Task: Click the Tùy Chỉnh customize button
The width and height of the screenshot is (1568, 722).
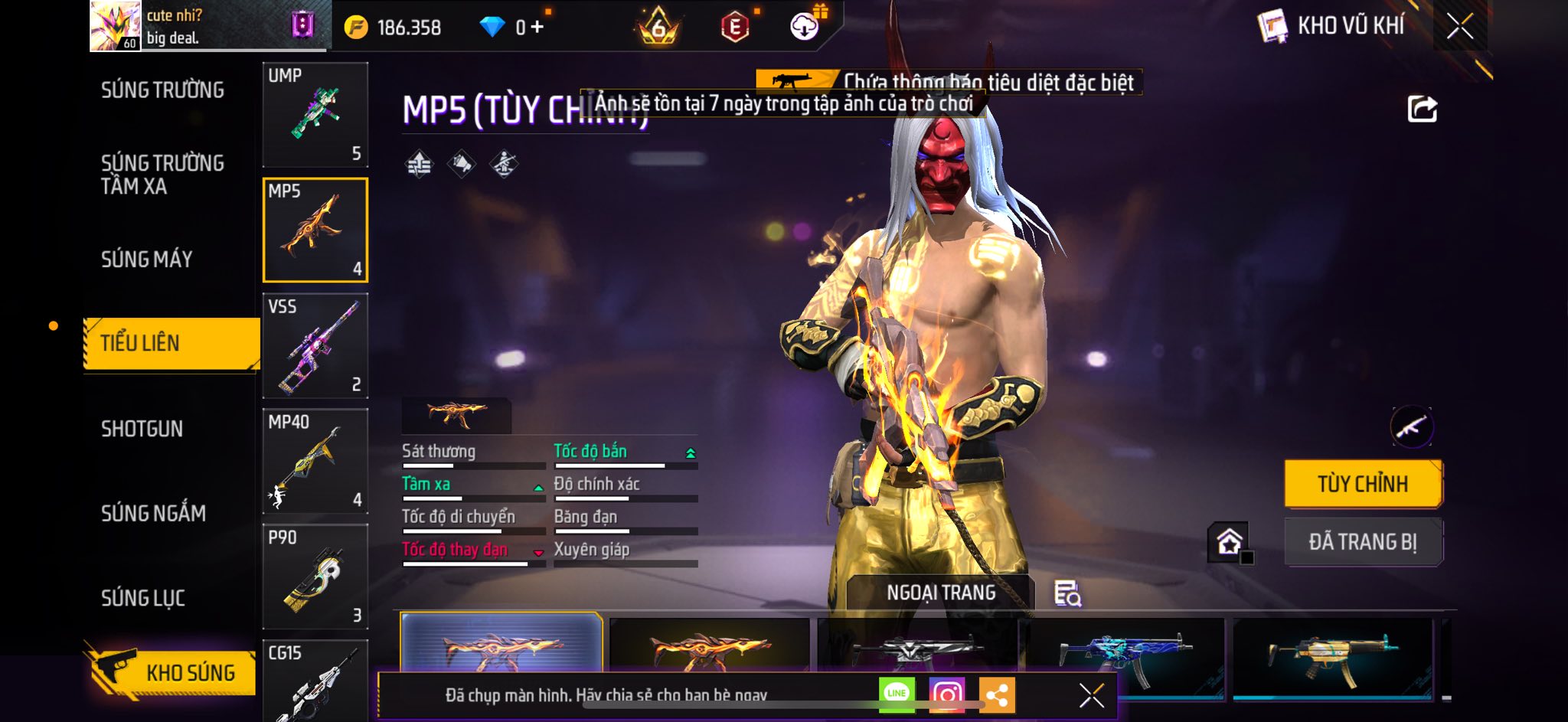Action: tap(1363, 484)
